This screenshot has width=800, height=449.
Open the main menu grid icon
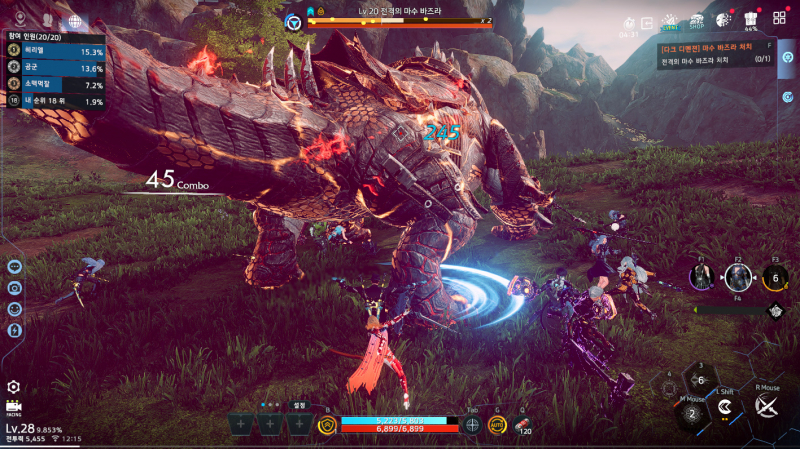pos(779,19)
